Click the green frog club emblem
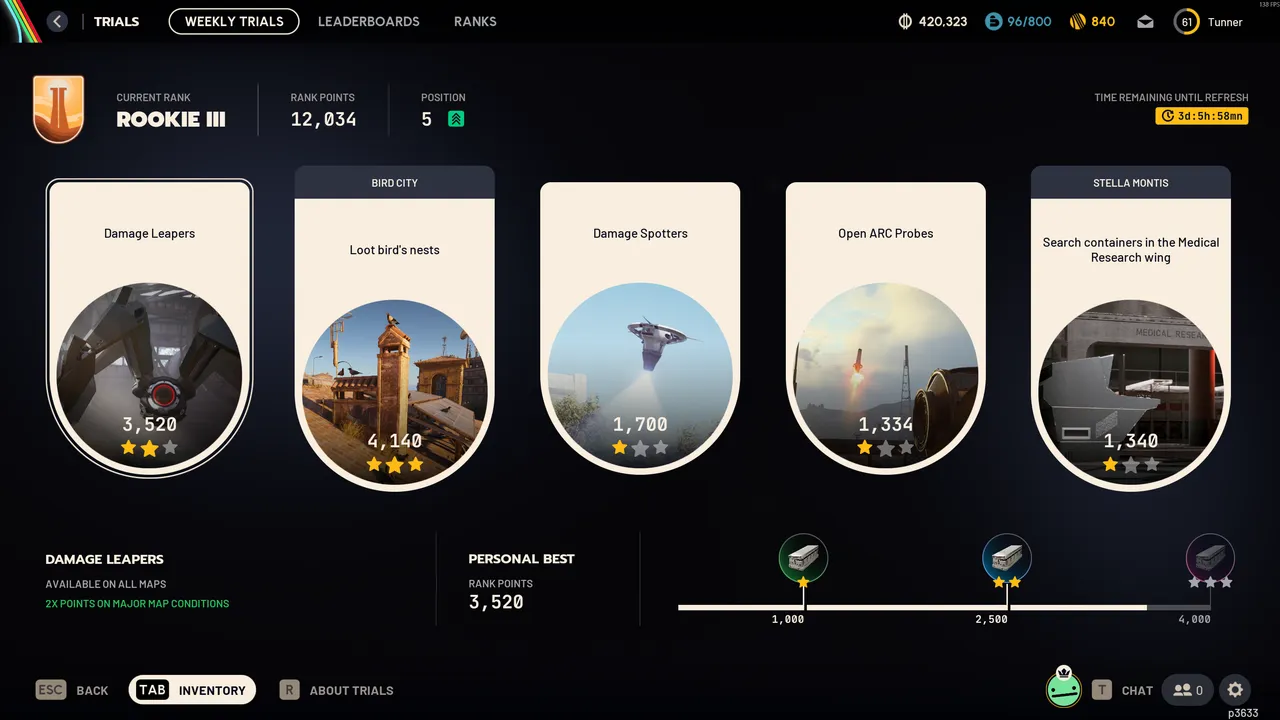The width and height of the screenshot is (1280, 720). click(x=1063, y=689)
